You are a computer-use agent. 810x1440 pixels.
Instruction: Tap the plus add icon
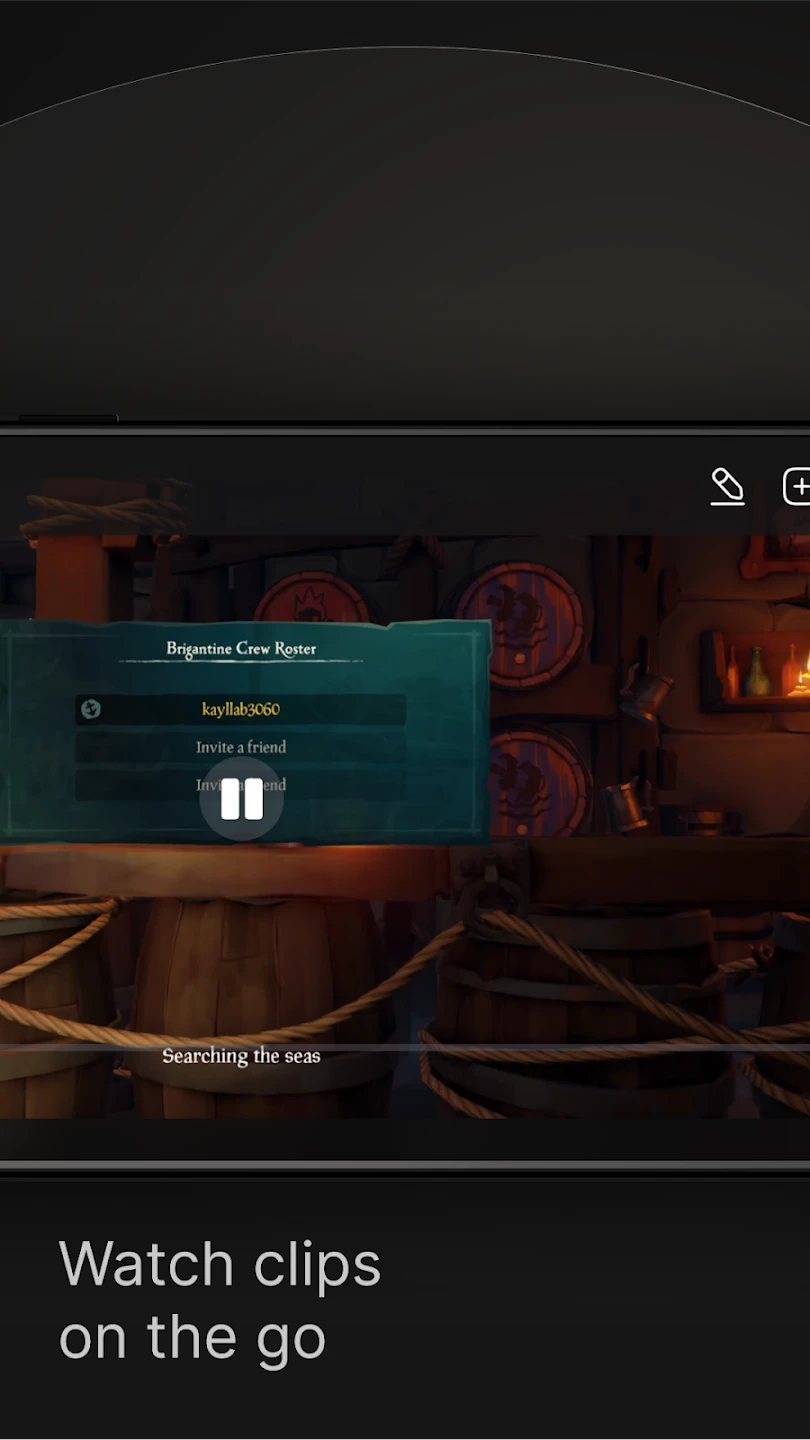pyautogui.click(x=797, y=487)
